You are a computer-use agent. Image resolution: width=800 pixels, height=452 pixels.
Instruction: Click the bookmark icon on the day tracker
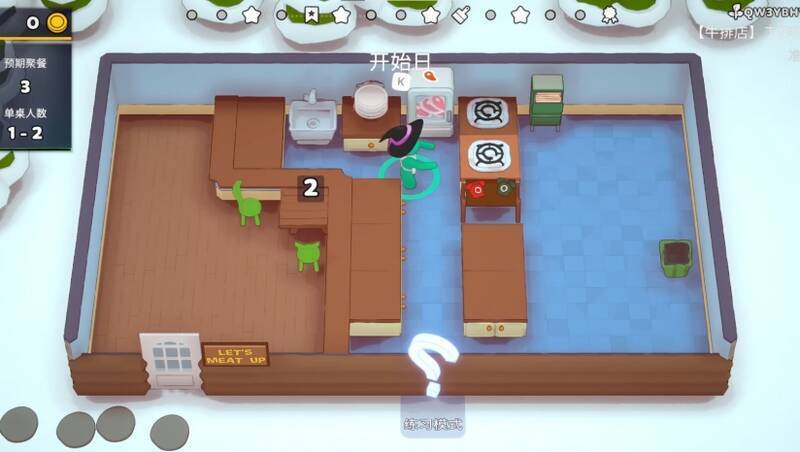[x=312, y=15]
